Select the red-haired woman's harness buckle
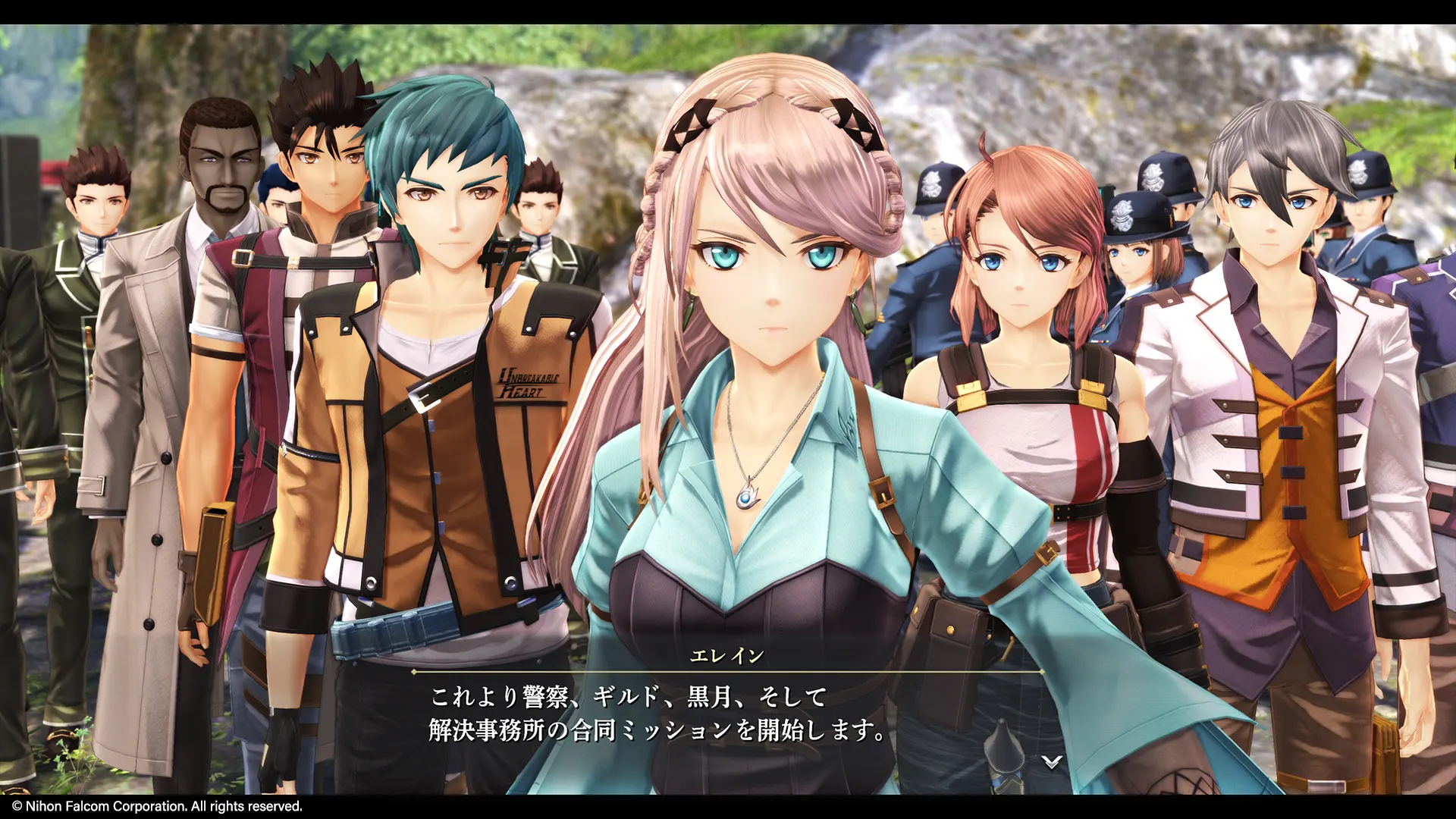 [968, 393]
